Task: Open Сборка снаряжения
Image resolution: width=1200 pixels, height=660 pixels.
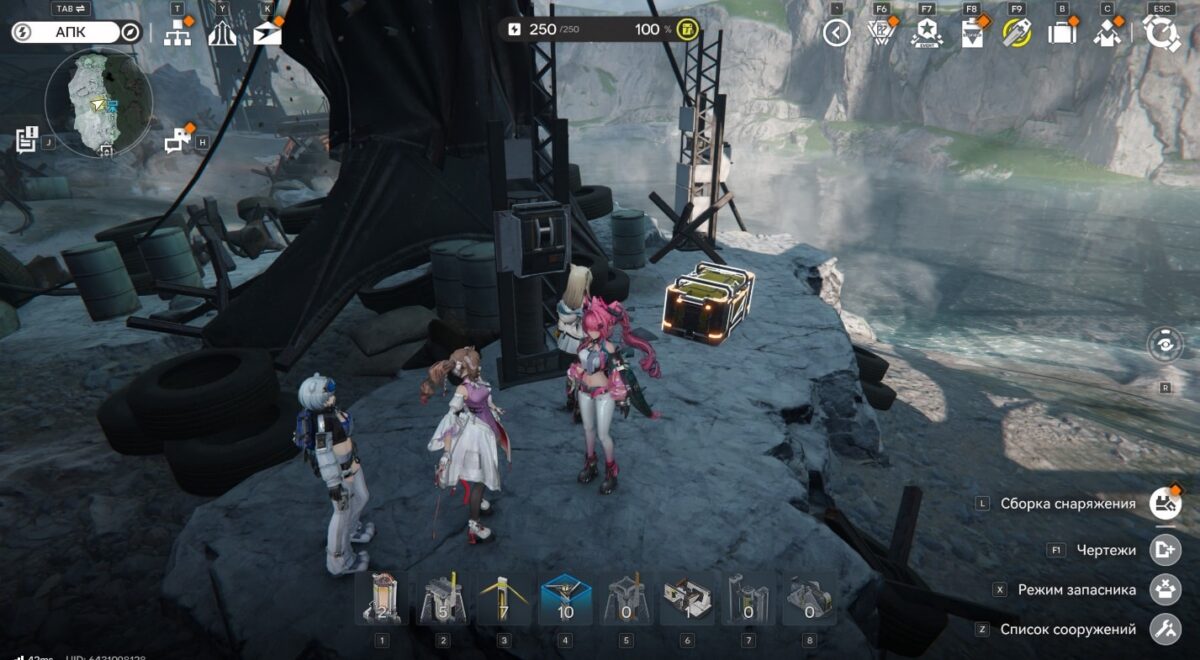Action: coord(1164,503)
